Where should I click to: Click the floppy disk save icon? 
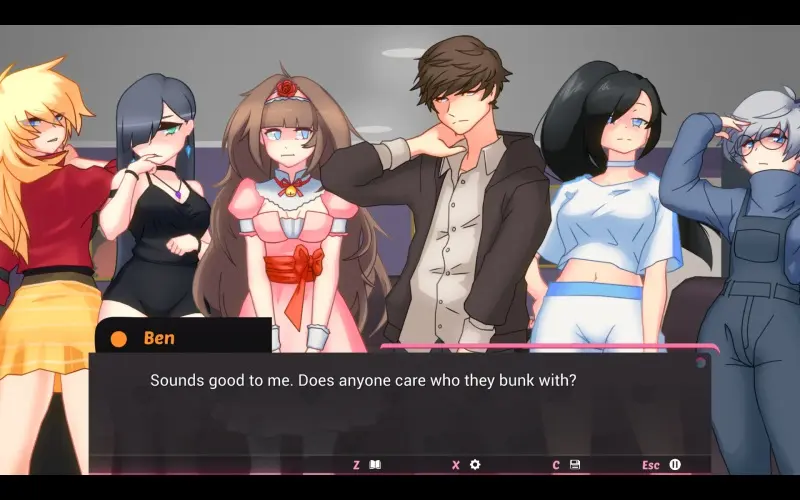pyautogui.click(x=575, y=465)
